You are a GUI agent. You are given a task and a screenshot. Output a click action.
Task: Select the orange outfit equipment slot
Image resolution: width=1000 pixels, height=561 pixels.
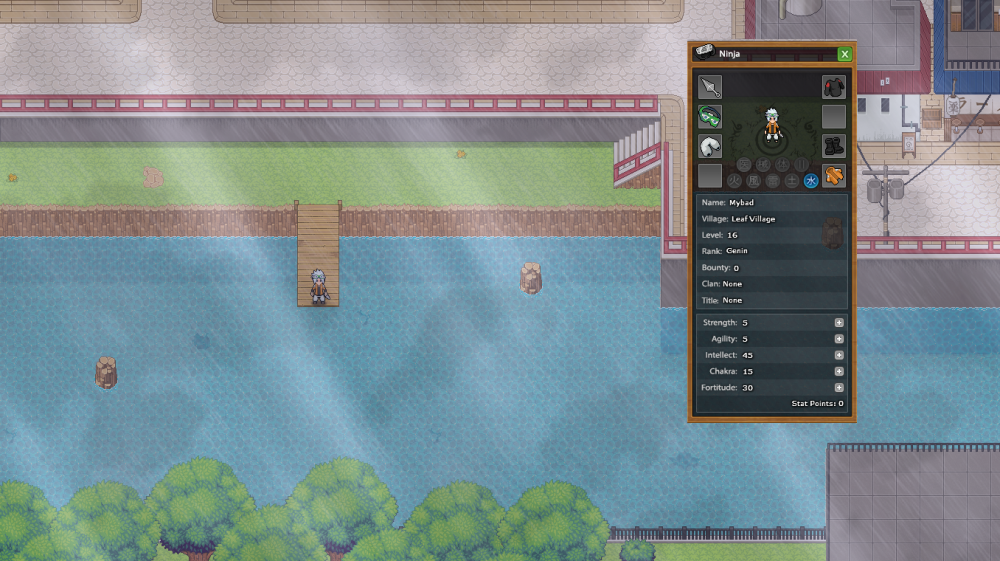pos(834,177)
